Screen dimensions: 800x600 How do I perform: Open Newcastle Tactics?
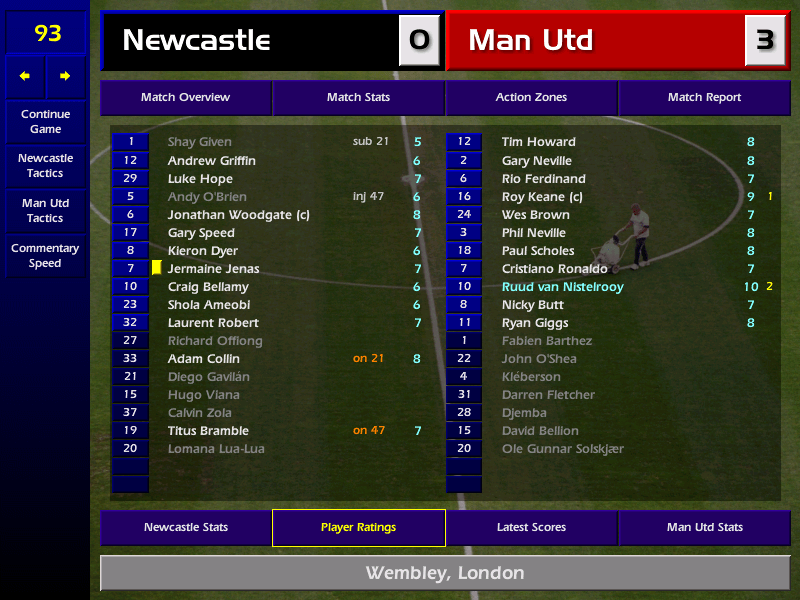(45, 165)
